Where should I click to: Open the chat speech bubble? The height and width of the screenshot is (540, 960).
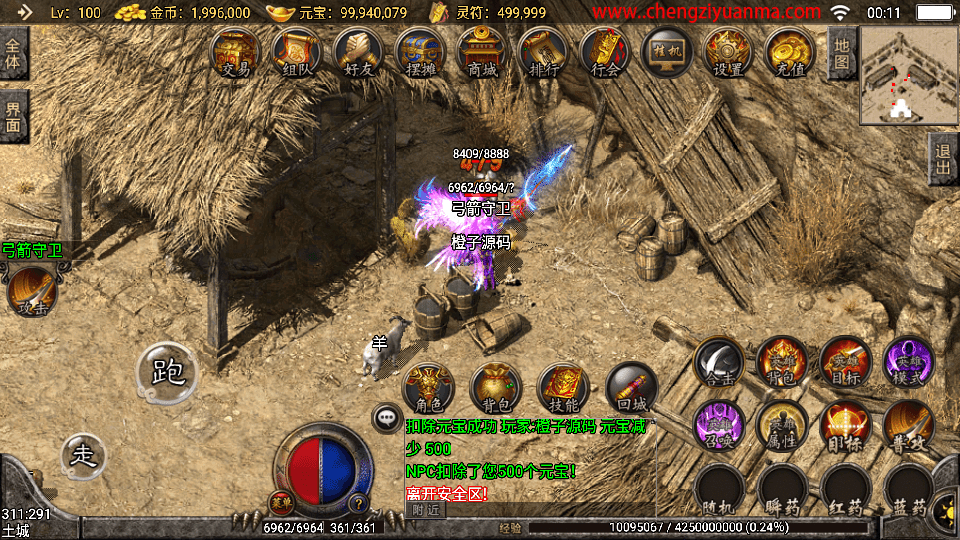pos(385,417)
